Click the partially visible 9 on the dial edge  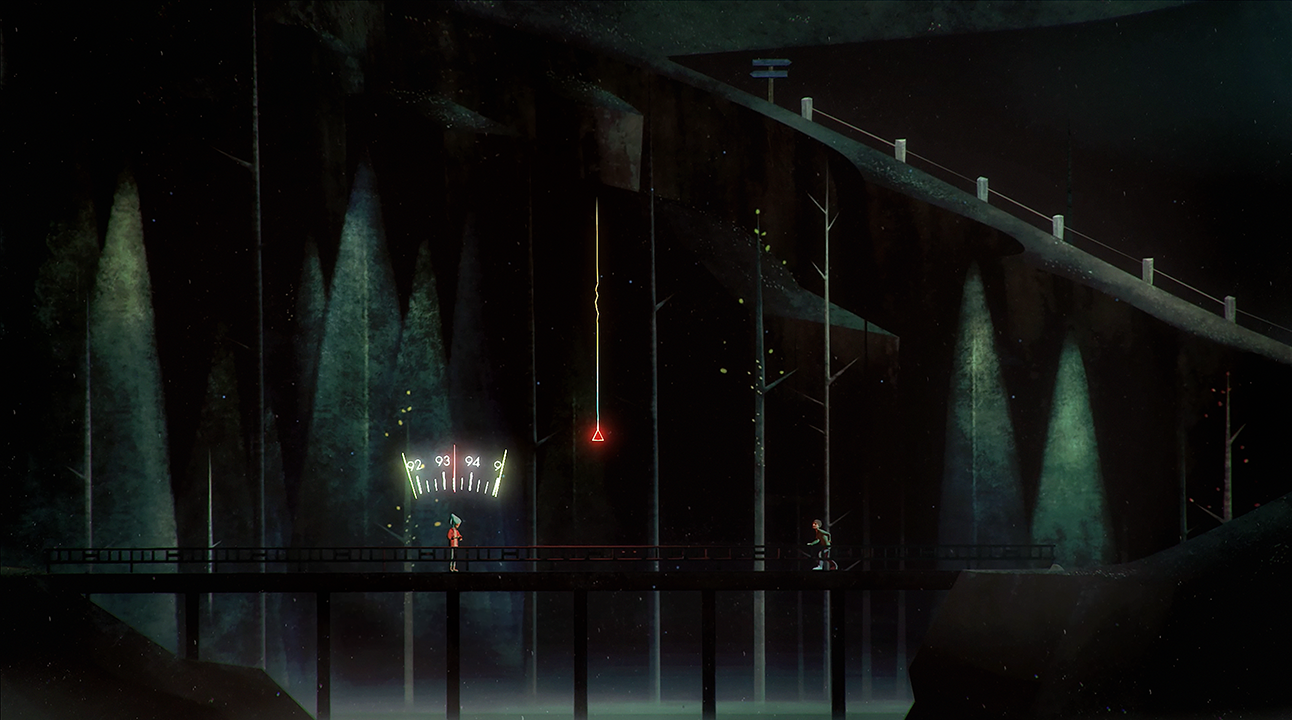coord(496,464)
